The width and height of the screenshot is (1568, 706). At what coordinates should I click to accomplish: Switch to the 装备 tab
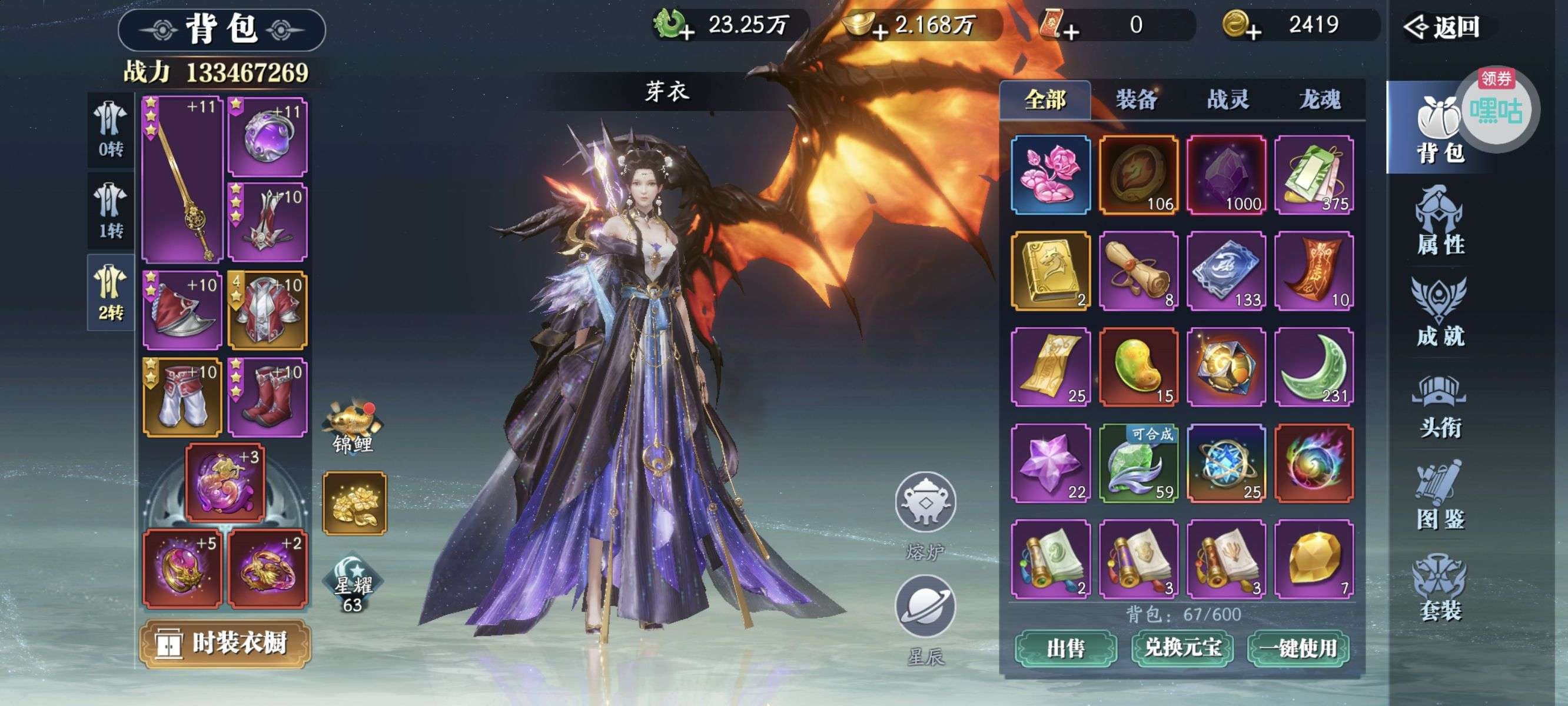click(x=1136, y=99)
